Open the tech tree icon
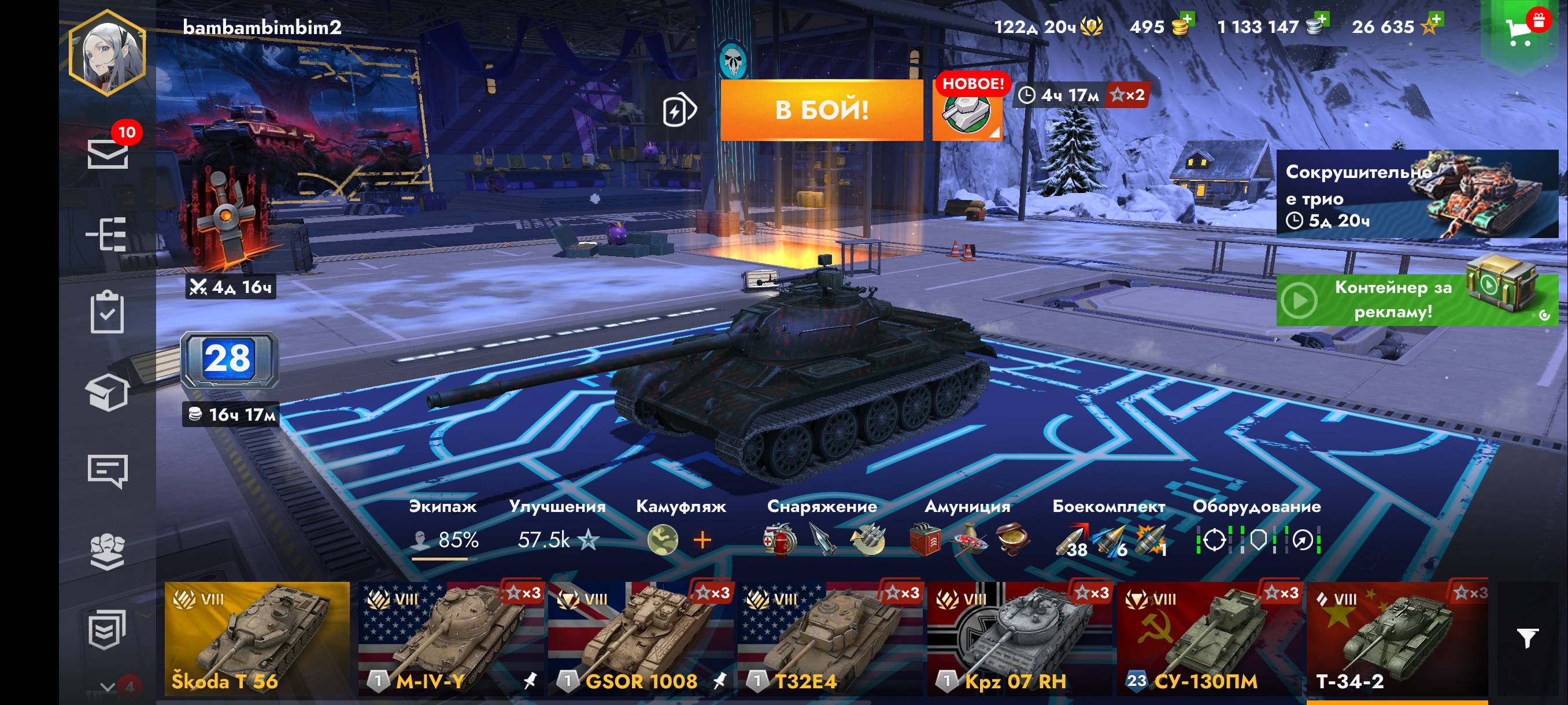This screenshot has height=705, width=1568. pos(107,234)
